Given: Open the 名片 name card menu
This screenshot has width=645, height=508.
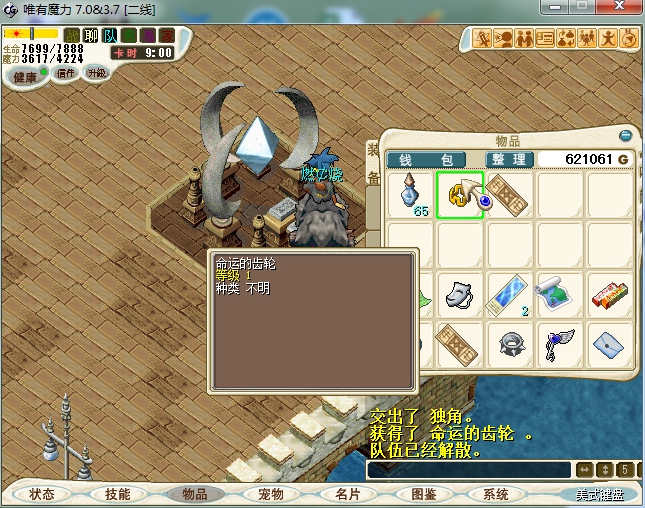Looking at the screenshot, I should [347, 494].
